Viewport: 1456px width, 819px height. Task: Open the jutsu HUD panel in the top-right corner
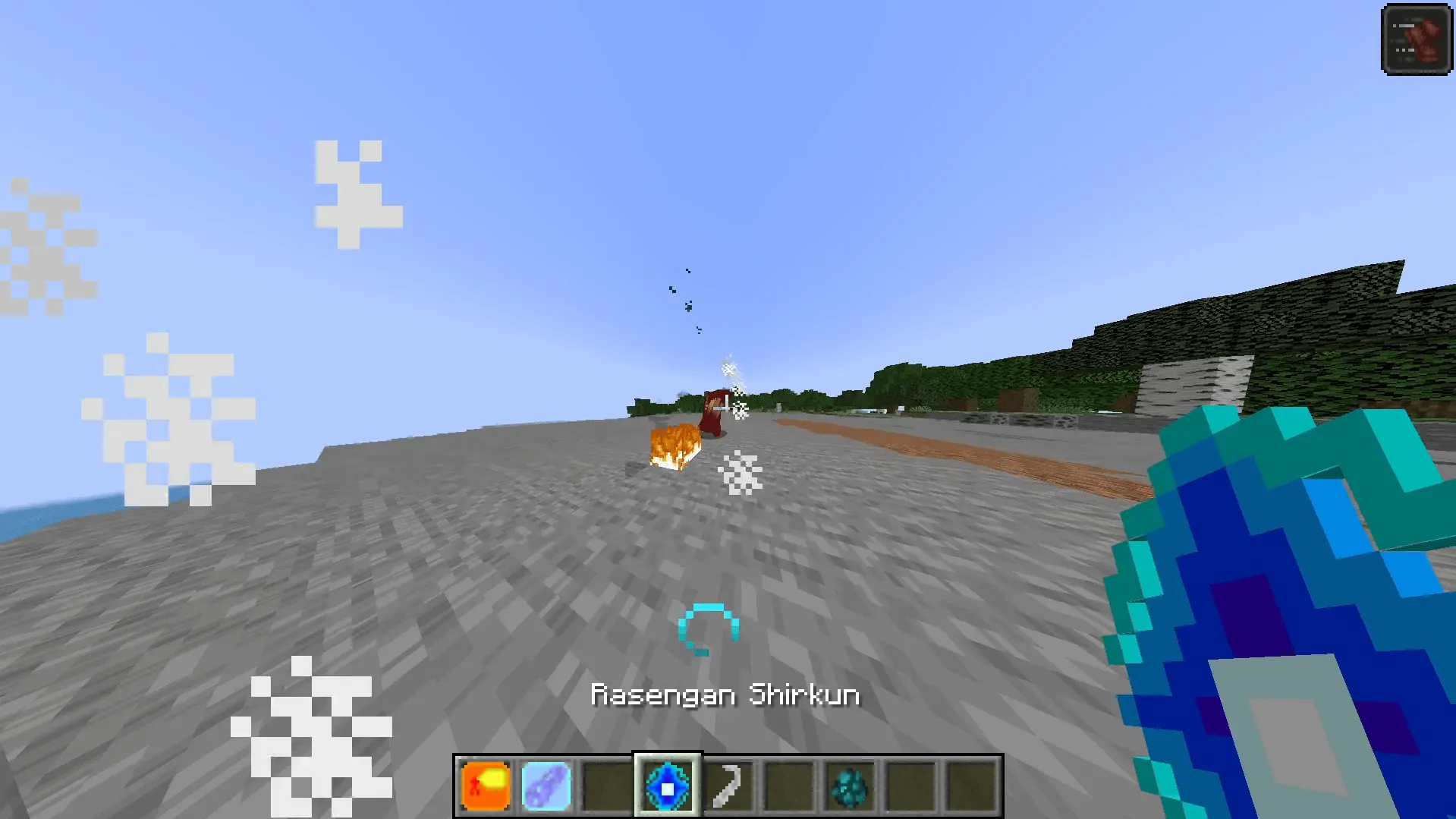[1417, 39]
